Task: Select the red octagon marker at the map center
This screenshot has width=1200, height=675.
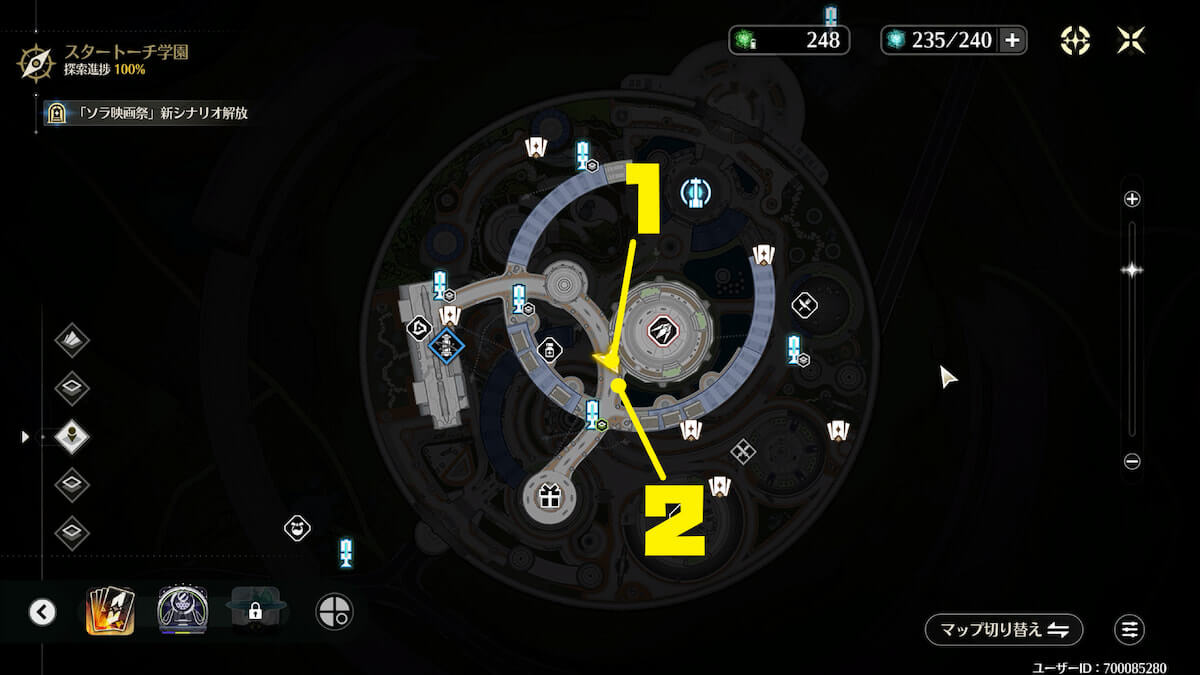Action: [660, 331]
